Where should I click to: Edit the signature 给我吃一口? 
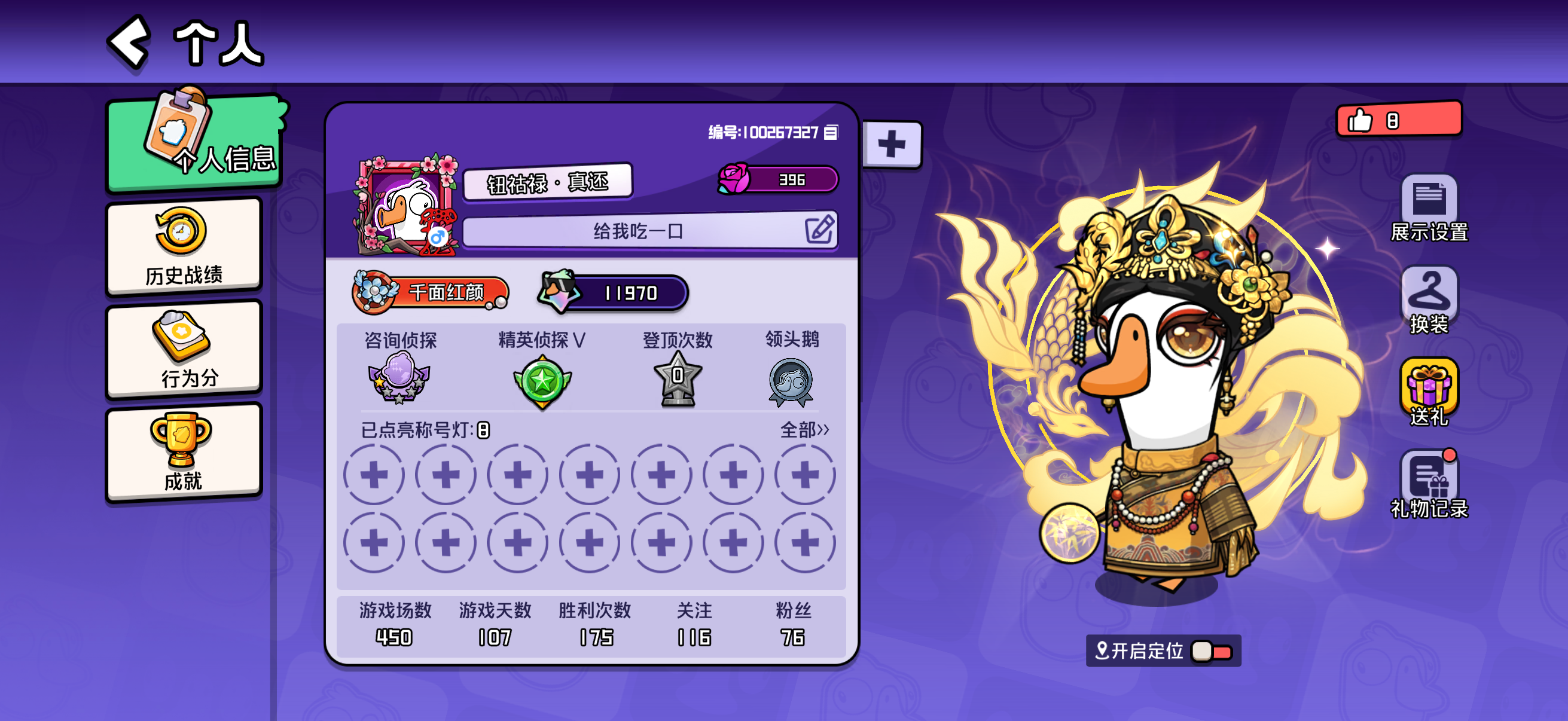tap(819, 230)
